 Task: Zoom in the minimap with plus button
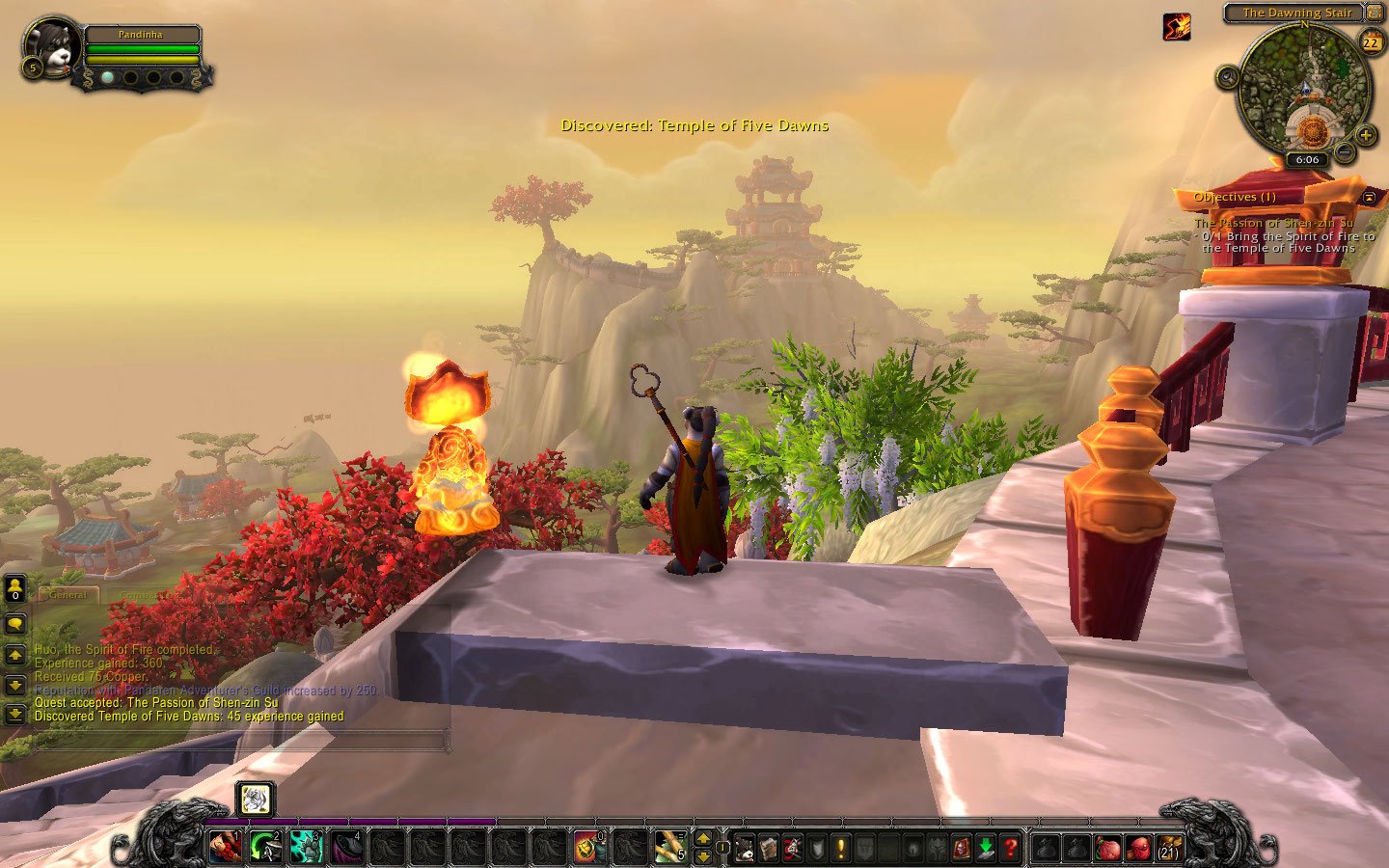point(1366,136)
